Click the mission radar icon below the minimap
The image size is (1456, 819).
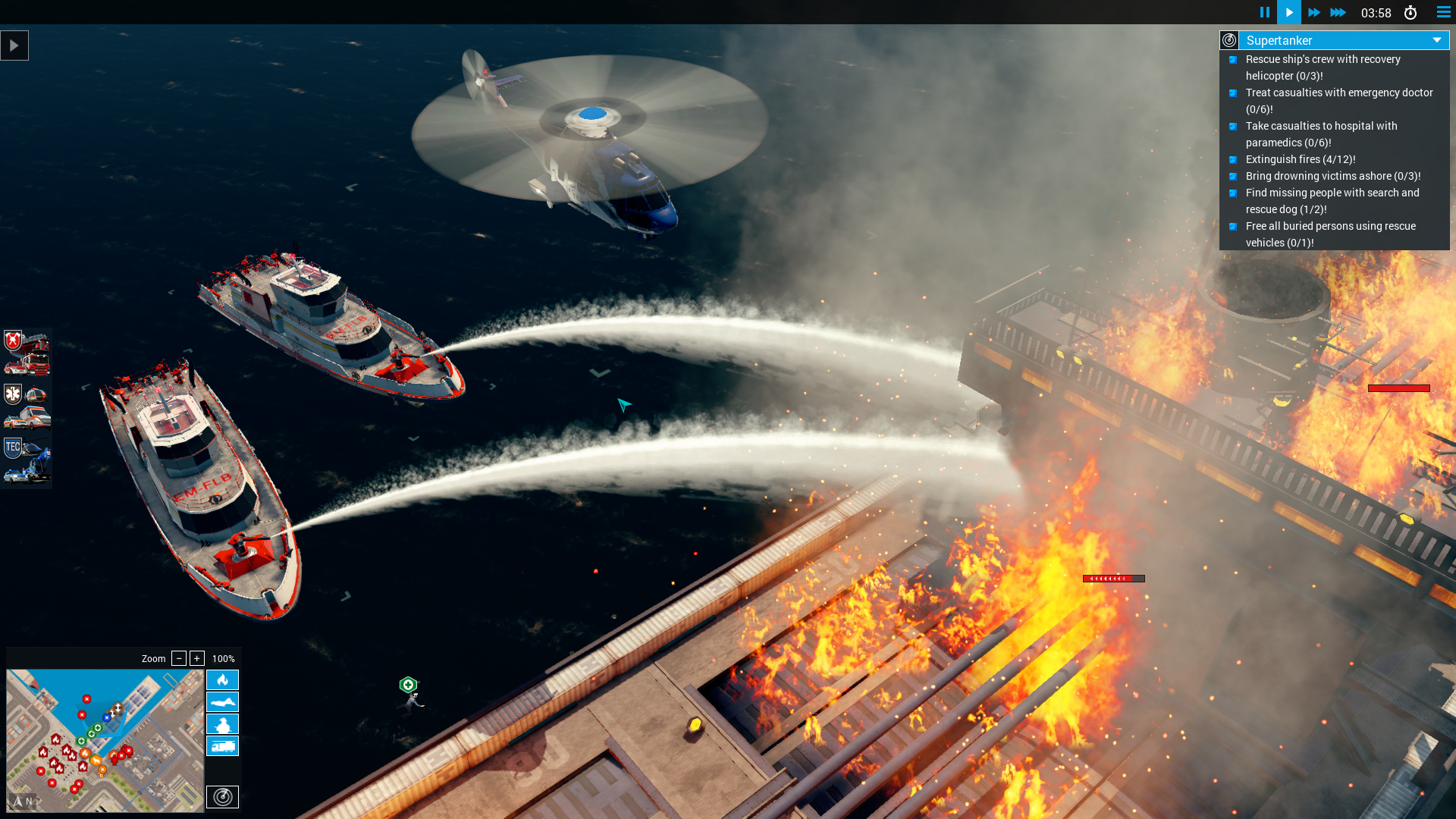222,797
